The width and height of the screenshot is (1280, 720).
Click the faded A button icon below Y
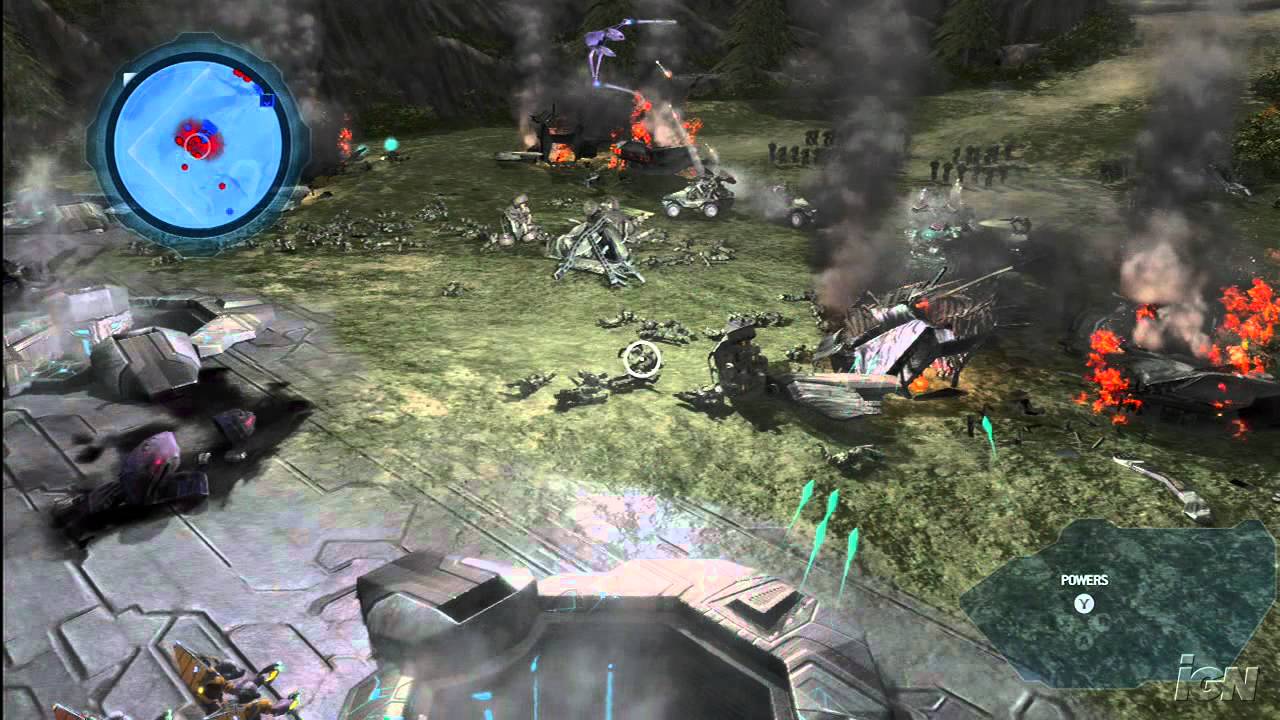(x=1083, y=641)
